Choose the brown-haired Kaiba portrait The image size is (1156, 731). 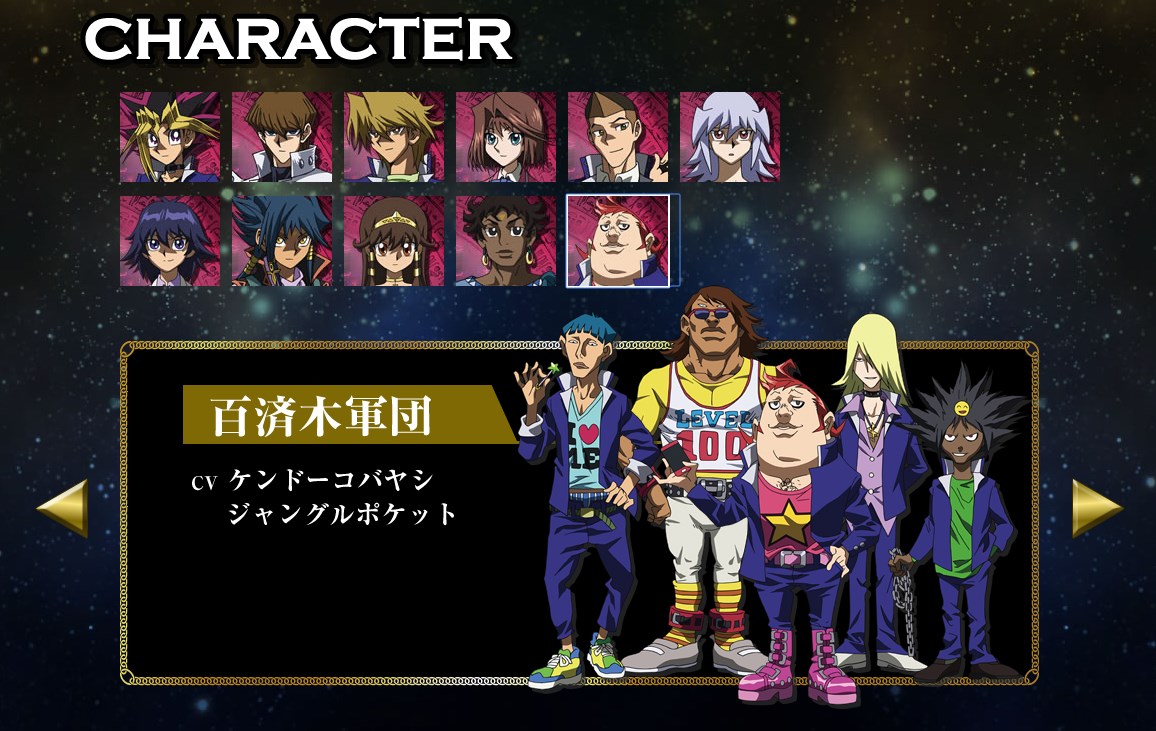click(281, 138)
